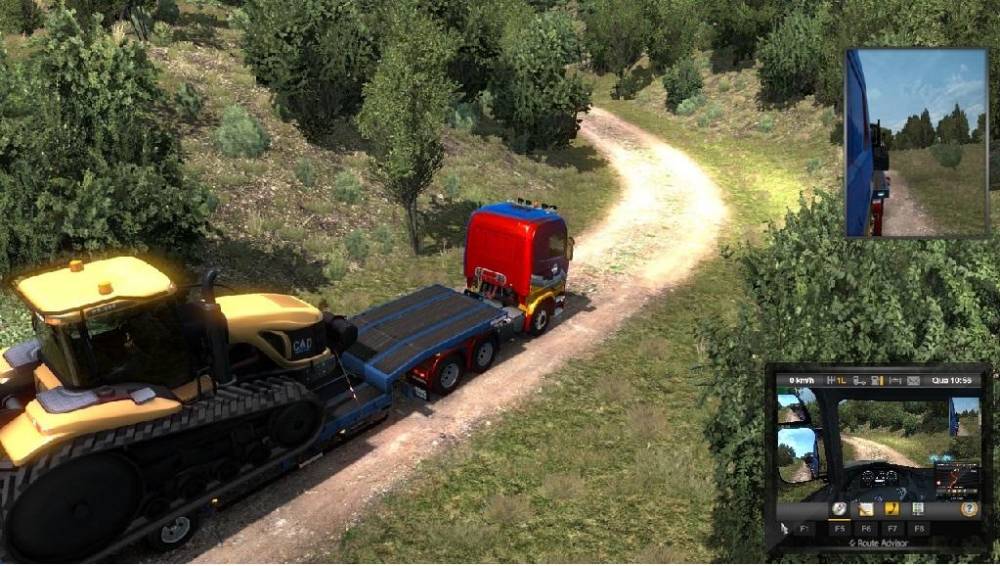Click the mail envelope icon
This screenshot has width=1000, height=566.
click(x=913, y=381)
